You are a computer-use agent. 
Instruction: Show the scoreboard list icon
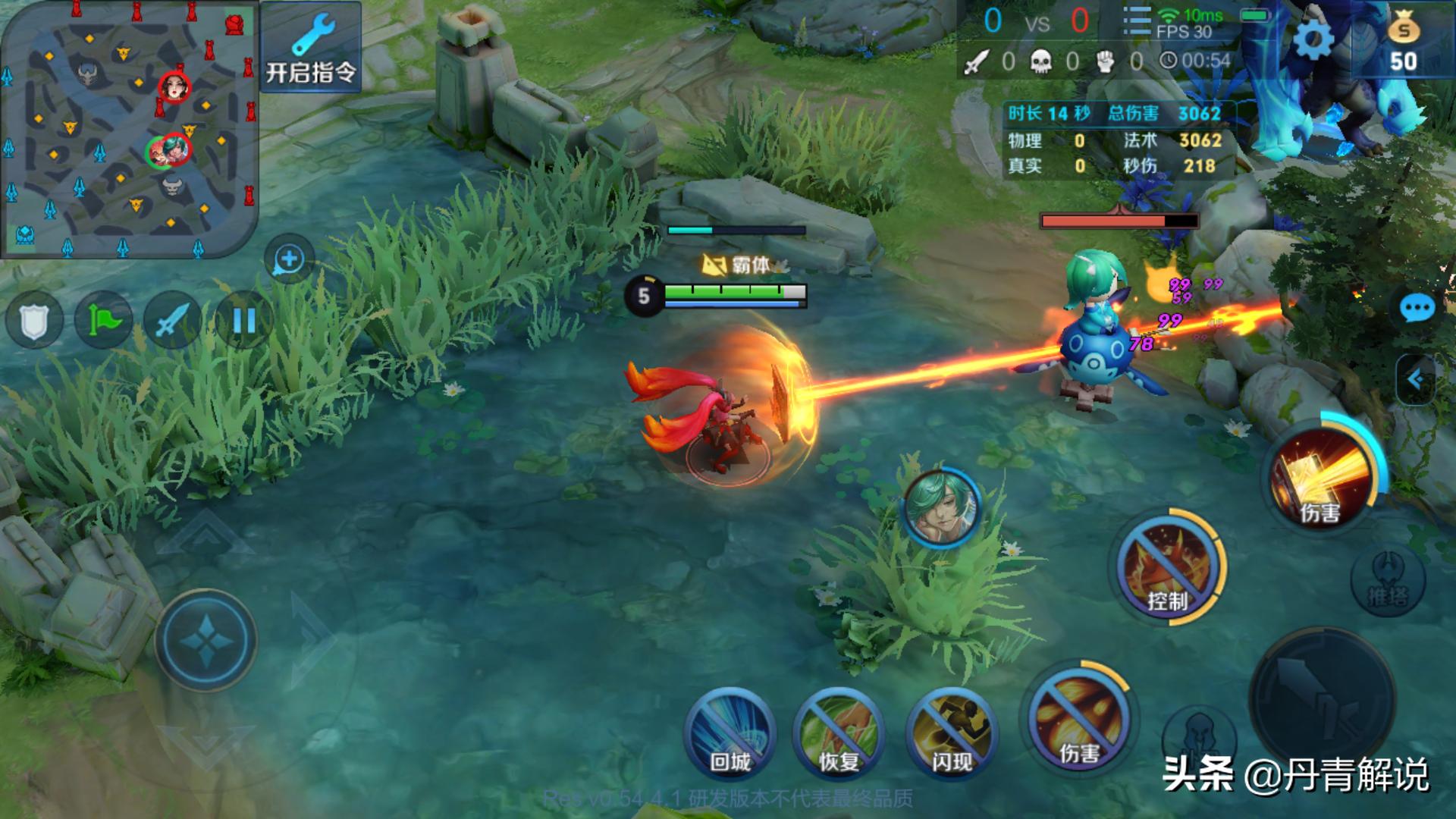(1136, 21)
